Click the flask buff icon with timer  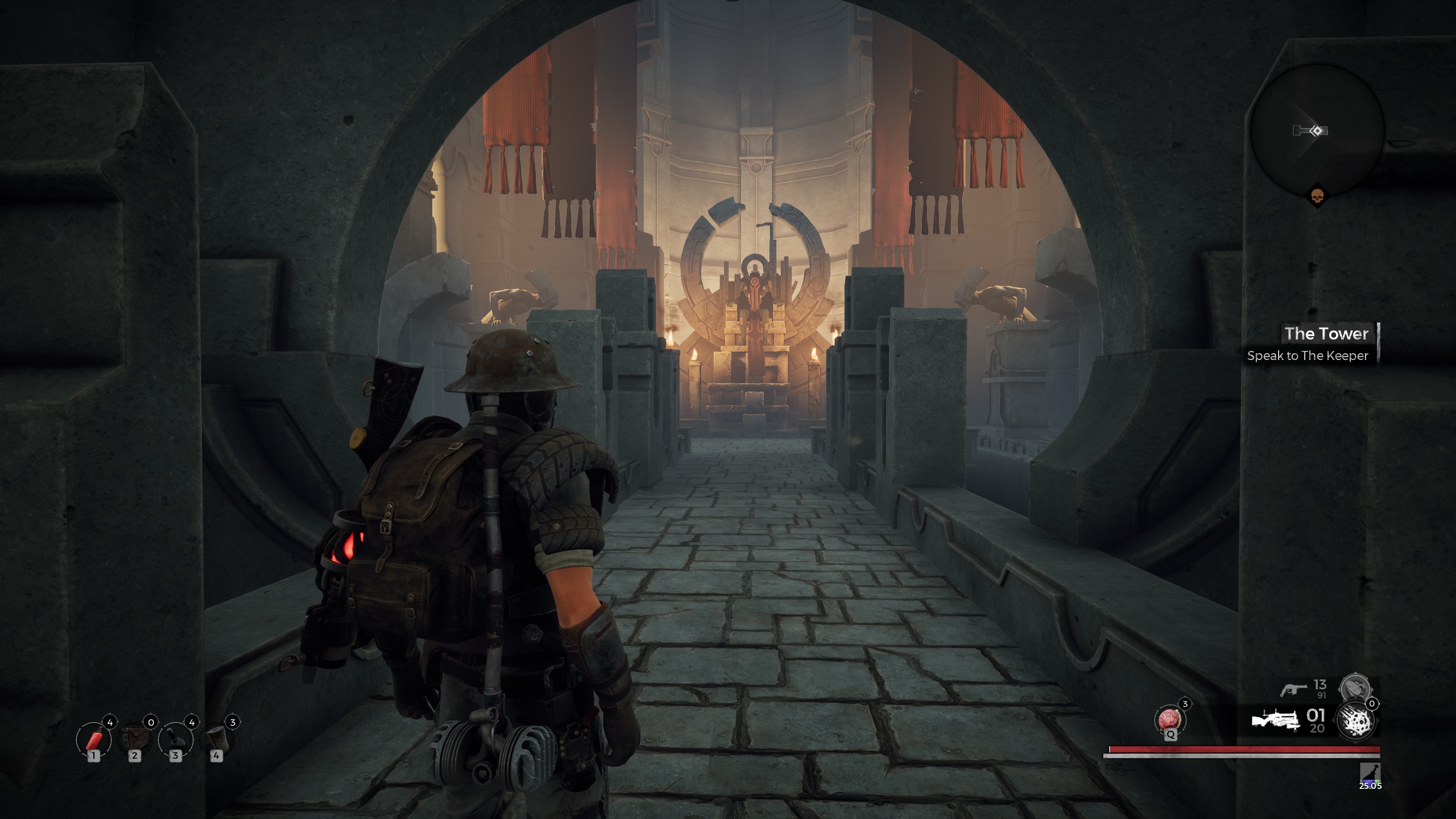[x=1370, y=772]
